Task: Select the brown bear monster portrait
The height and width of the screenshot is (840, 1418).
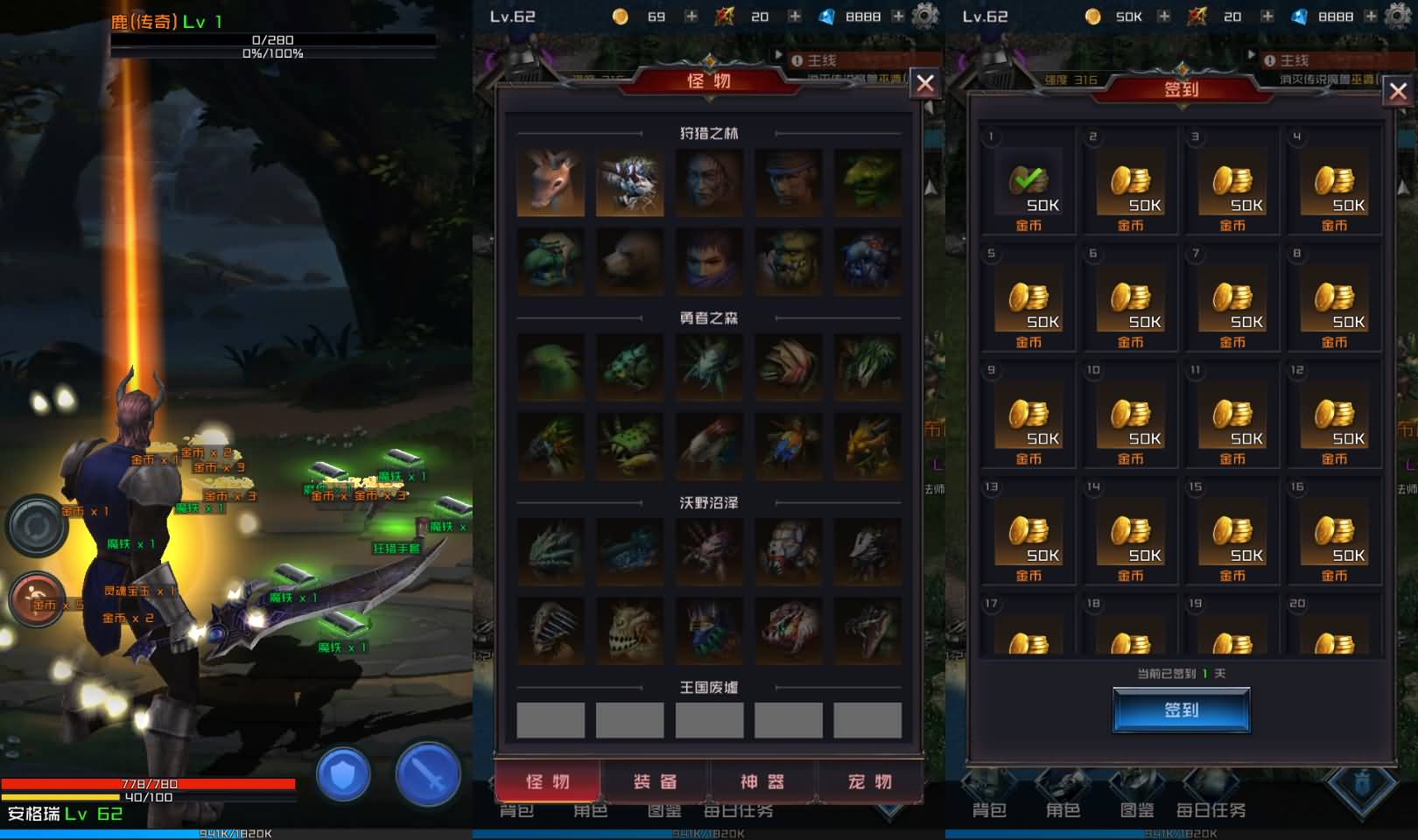Action: click(629, 262)
